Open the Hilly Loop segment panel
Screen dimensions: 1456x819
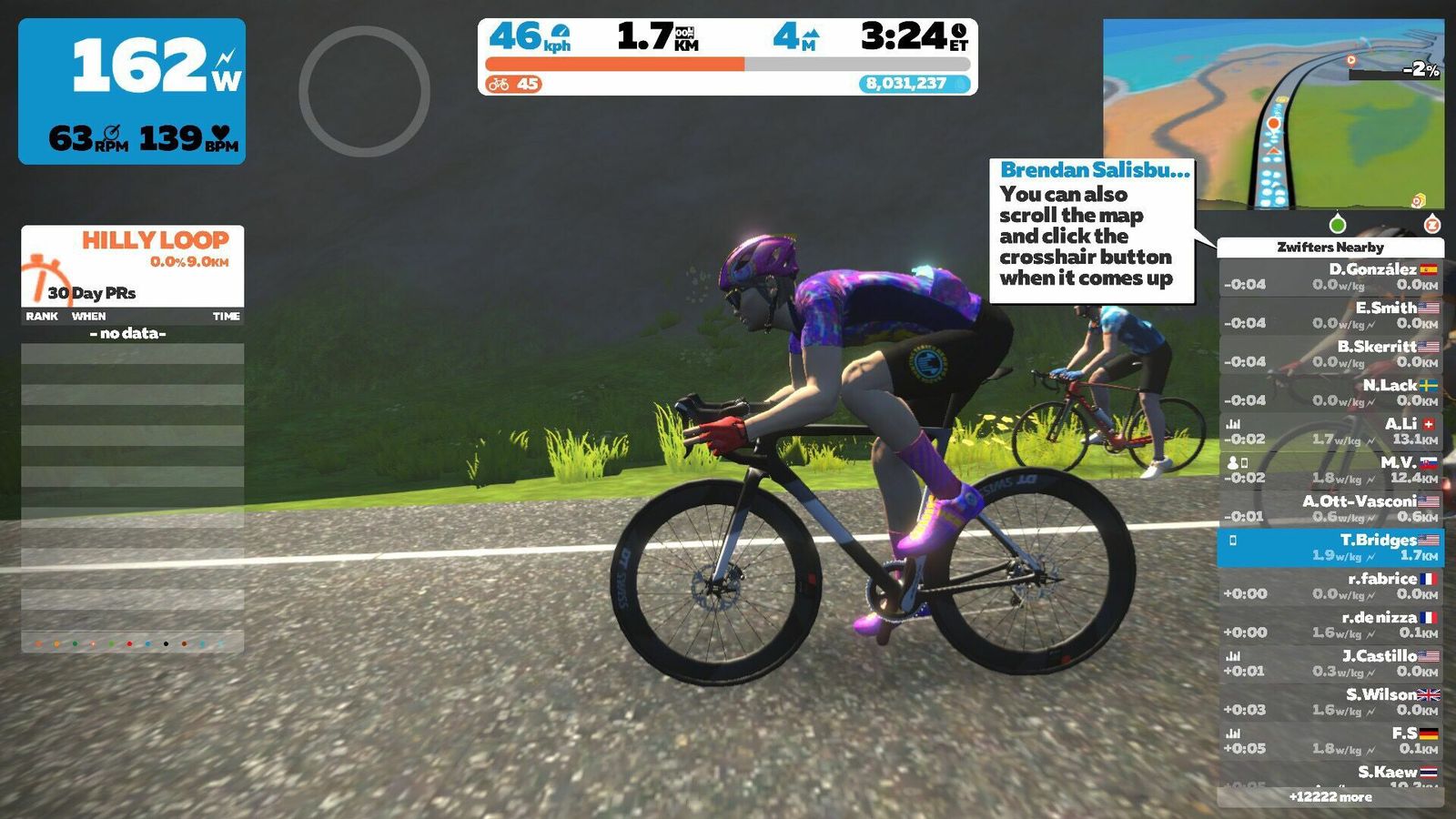click(133, 265)
